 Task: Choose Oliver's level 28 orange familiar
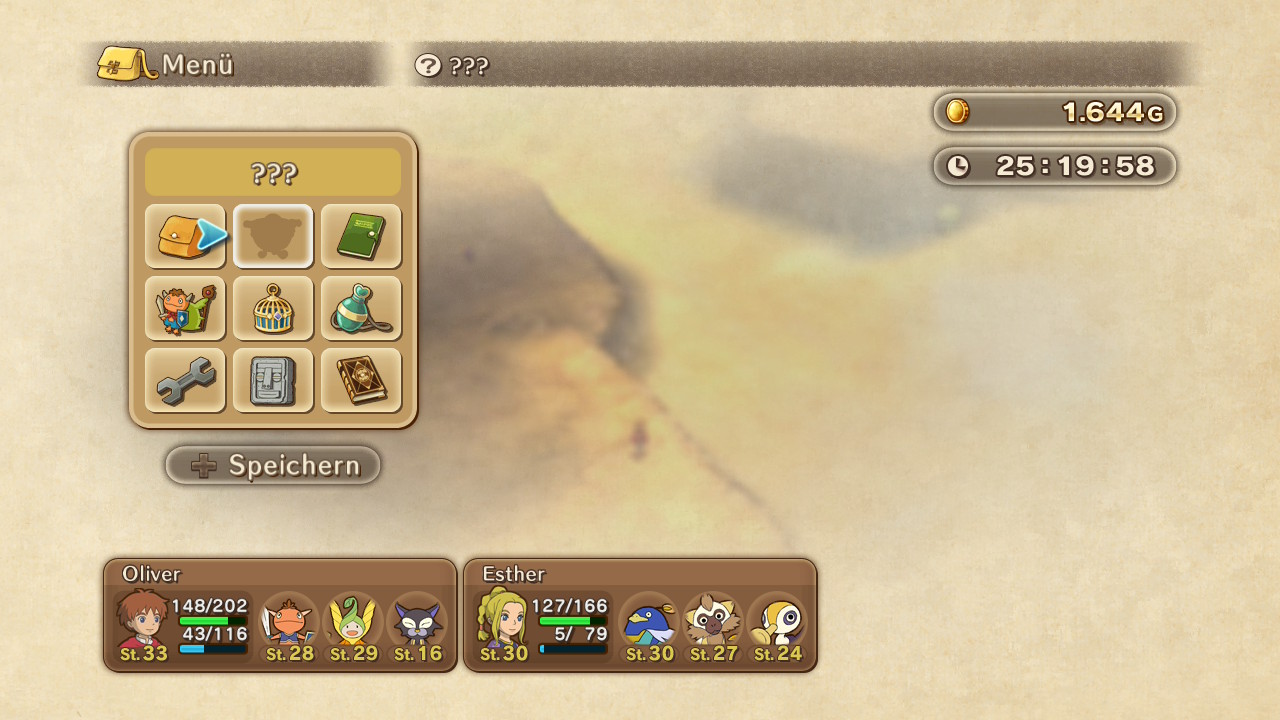click(289, 622)
